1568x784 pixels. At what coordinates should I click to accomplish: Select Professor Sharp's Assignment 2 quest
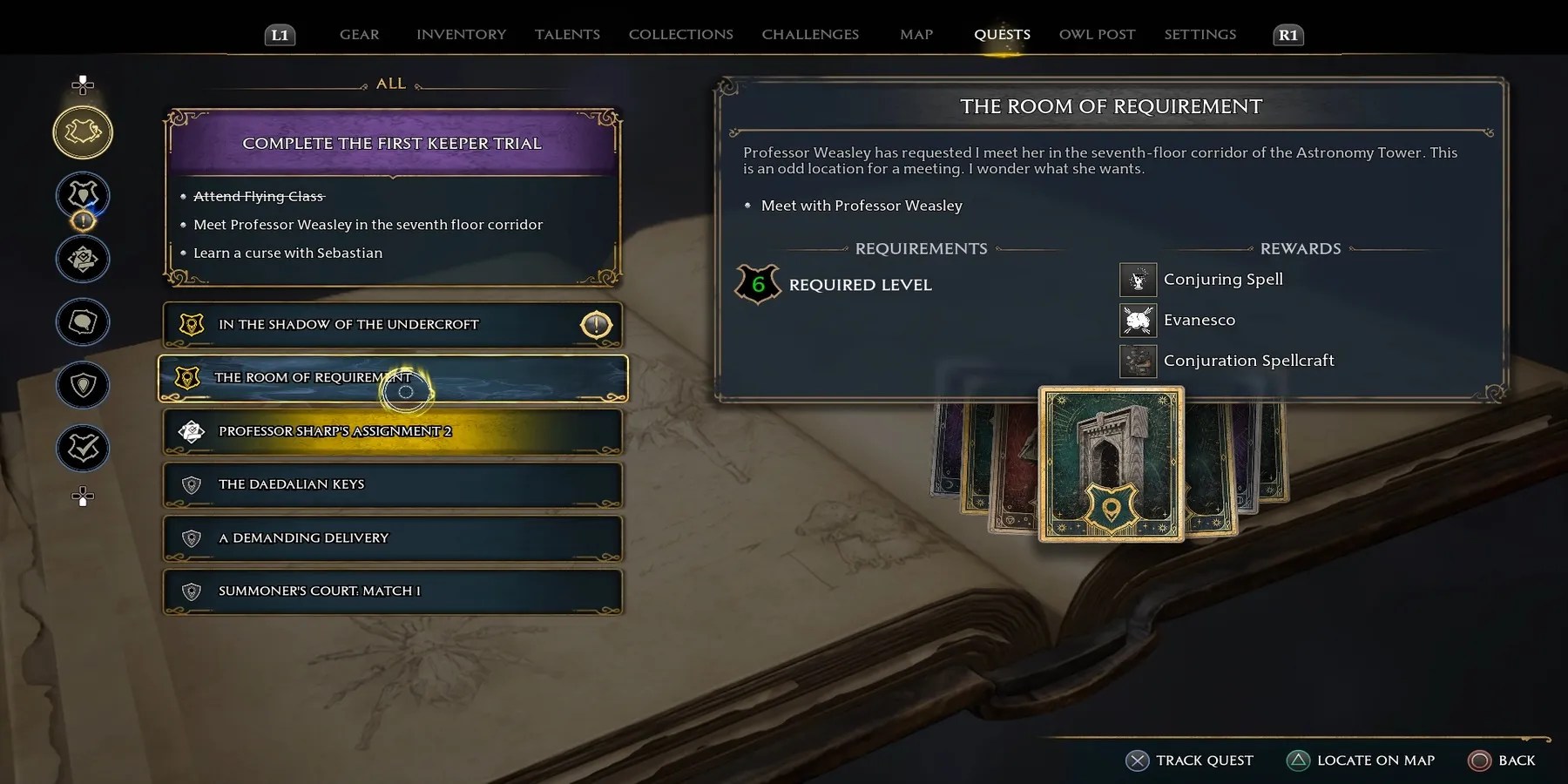392,431
